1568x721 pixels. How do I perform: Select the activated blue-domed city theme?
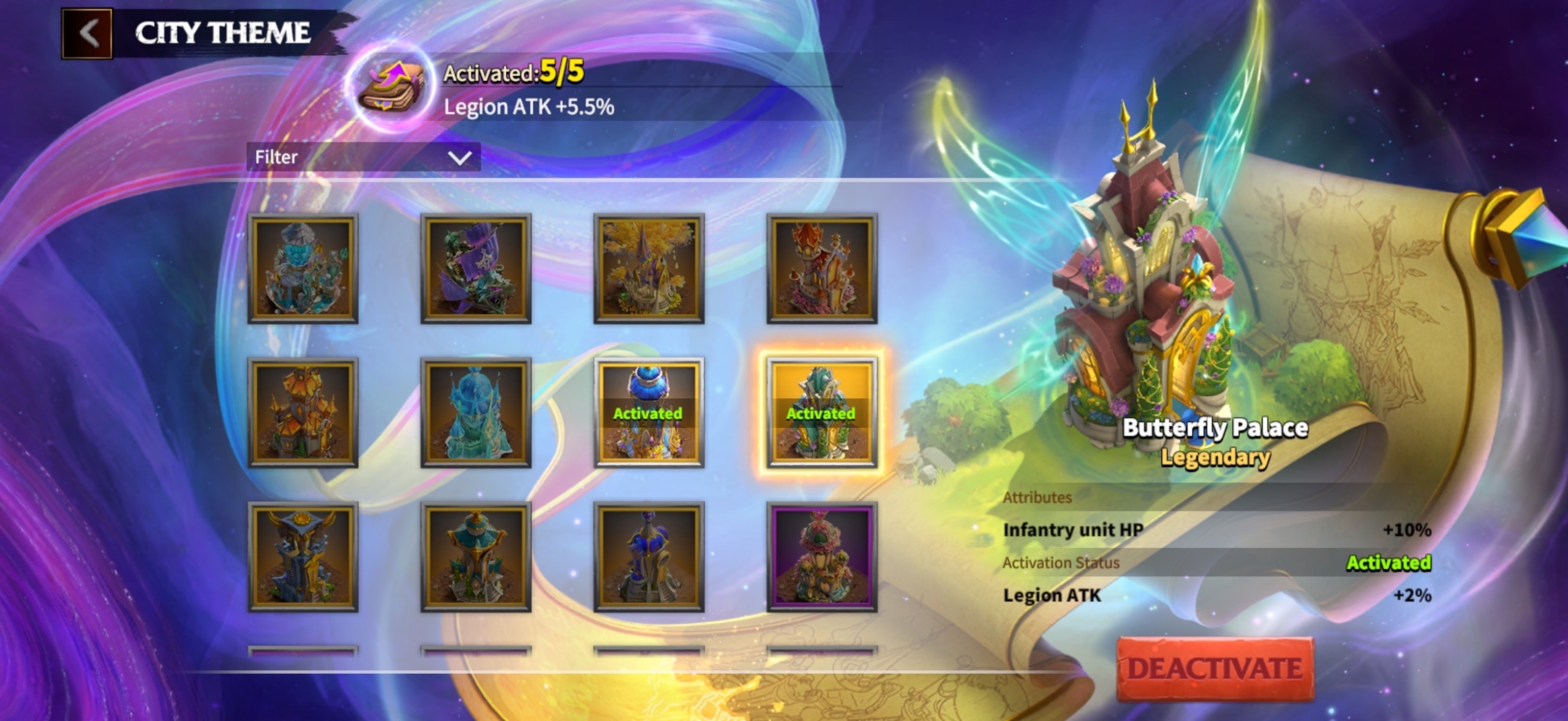tap(649, 412)
